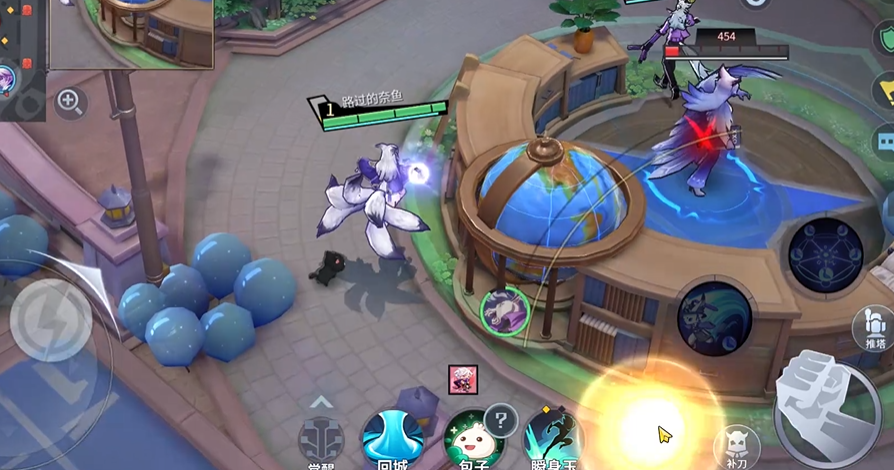The height and width of the screenshot is (470, 894).
Task: Select the 补刀 last-hit button
Action: (x=737, y=446)
